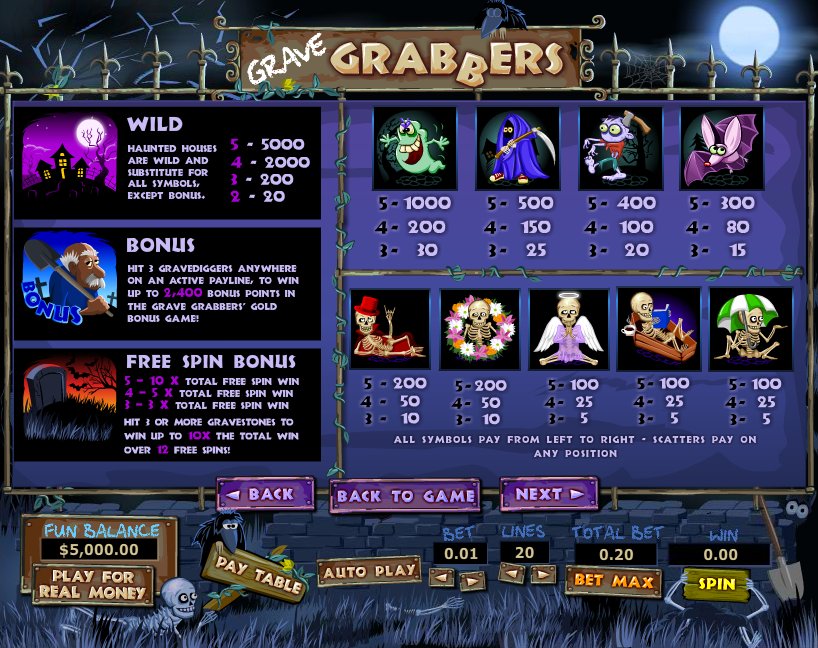Start Auto Play
This screenshot has width=818, height=648.
[369, 571]
